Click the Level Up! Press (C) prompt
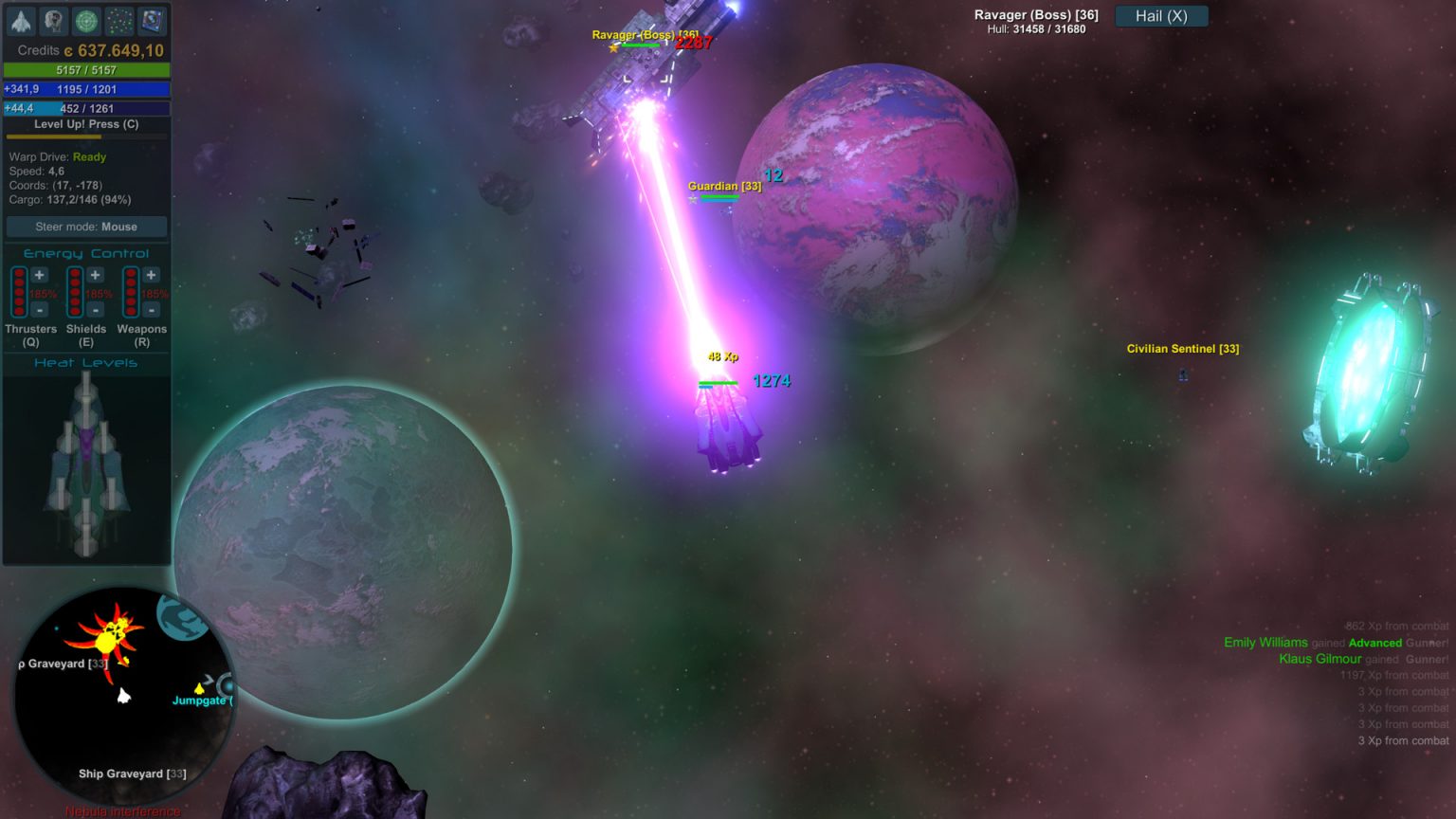The height and width of the screenshot is (819, 1456). [85, 124]
